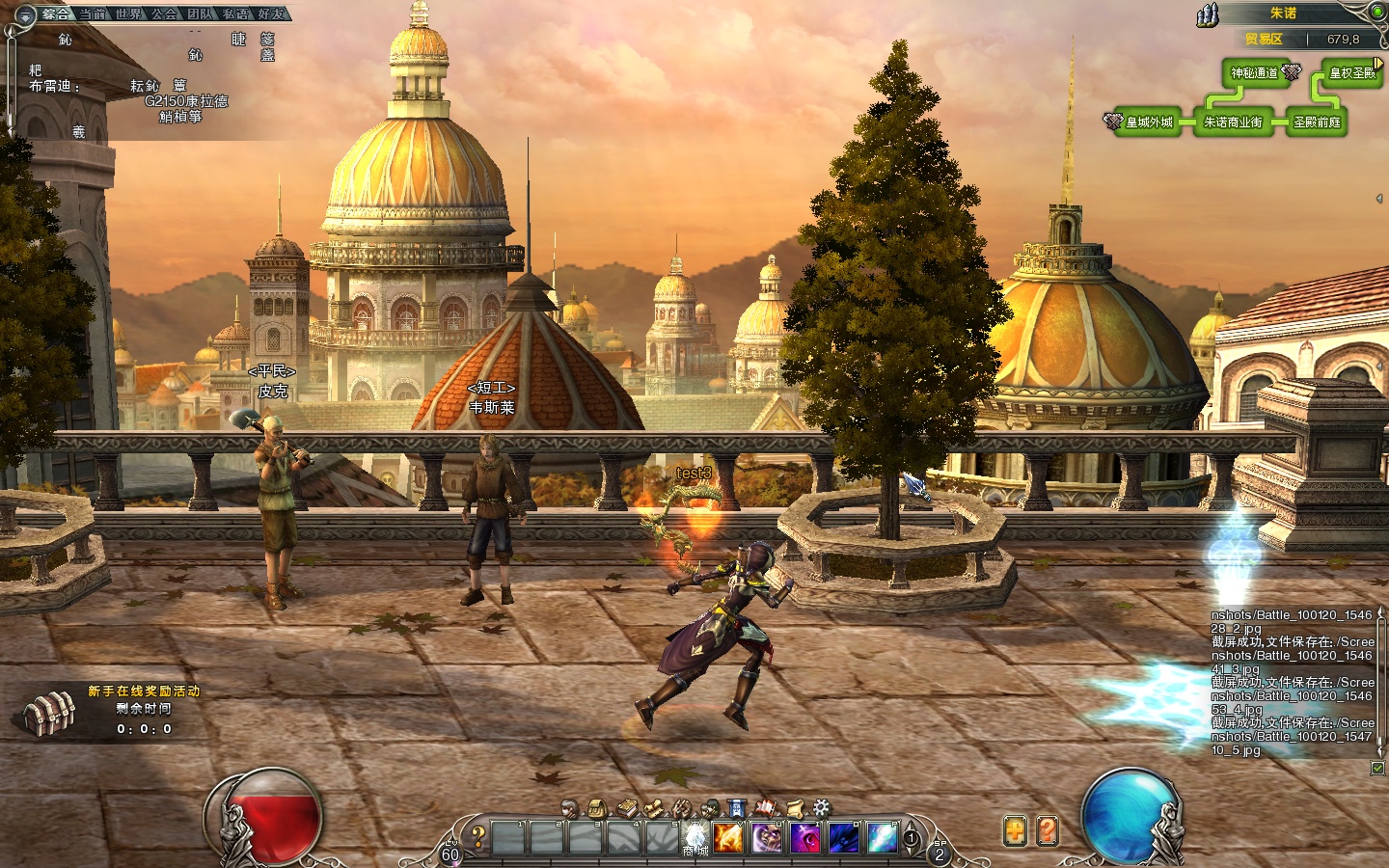Image resolution: width=1389 pixels, height=868 pixels.
Task: Toggle the green orb minimap button
Action: [1378, 12]
